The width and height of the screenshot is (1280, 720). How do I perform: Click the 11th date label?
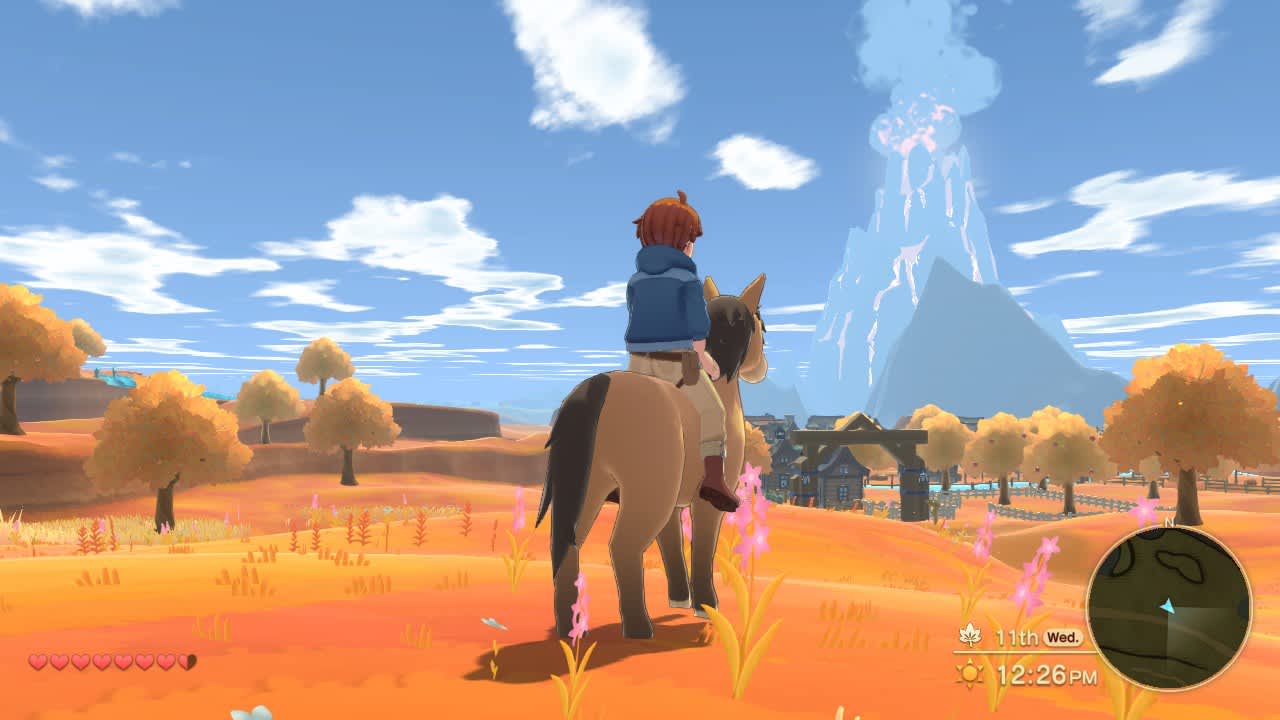click(1018, 636)
